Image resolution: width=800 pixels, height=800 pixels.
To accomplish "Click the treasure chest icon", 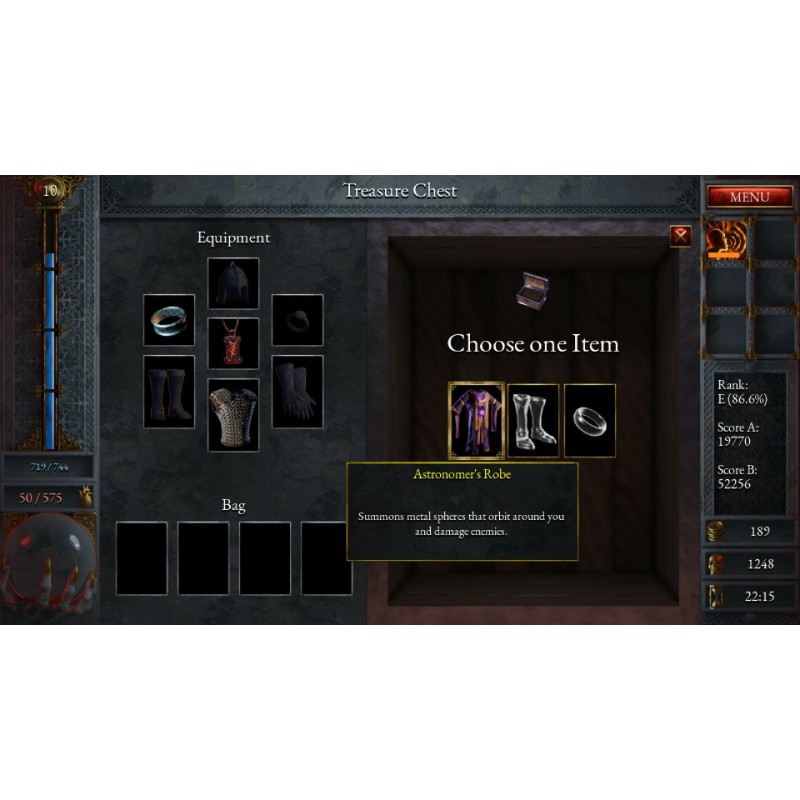I will coord(532,289).
